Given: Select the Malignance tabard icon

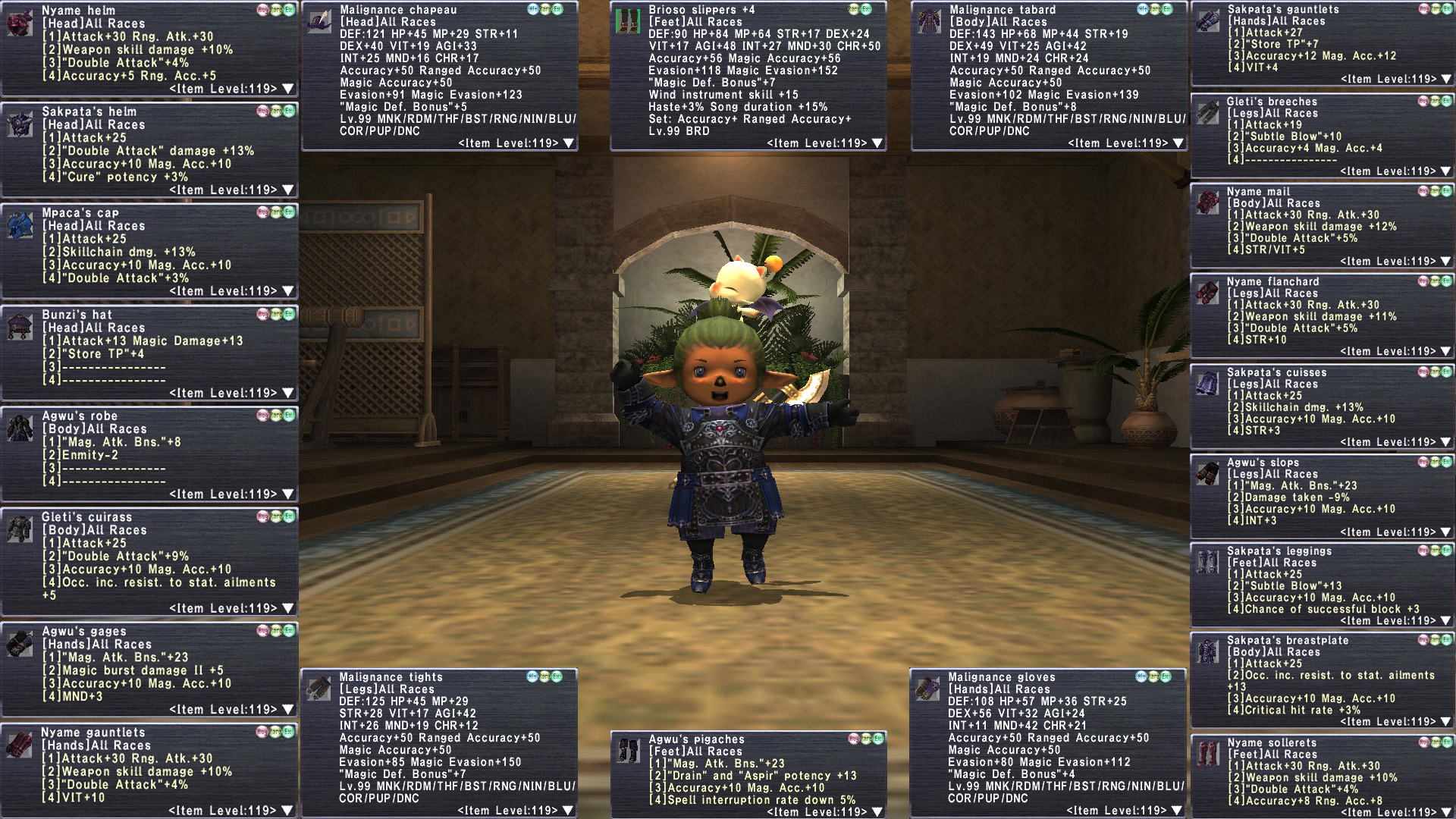Looking at the screenshot, I should click(x=929, y=22).
